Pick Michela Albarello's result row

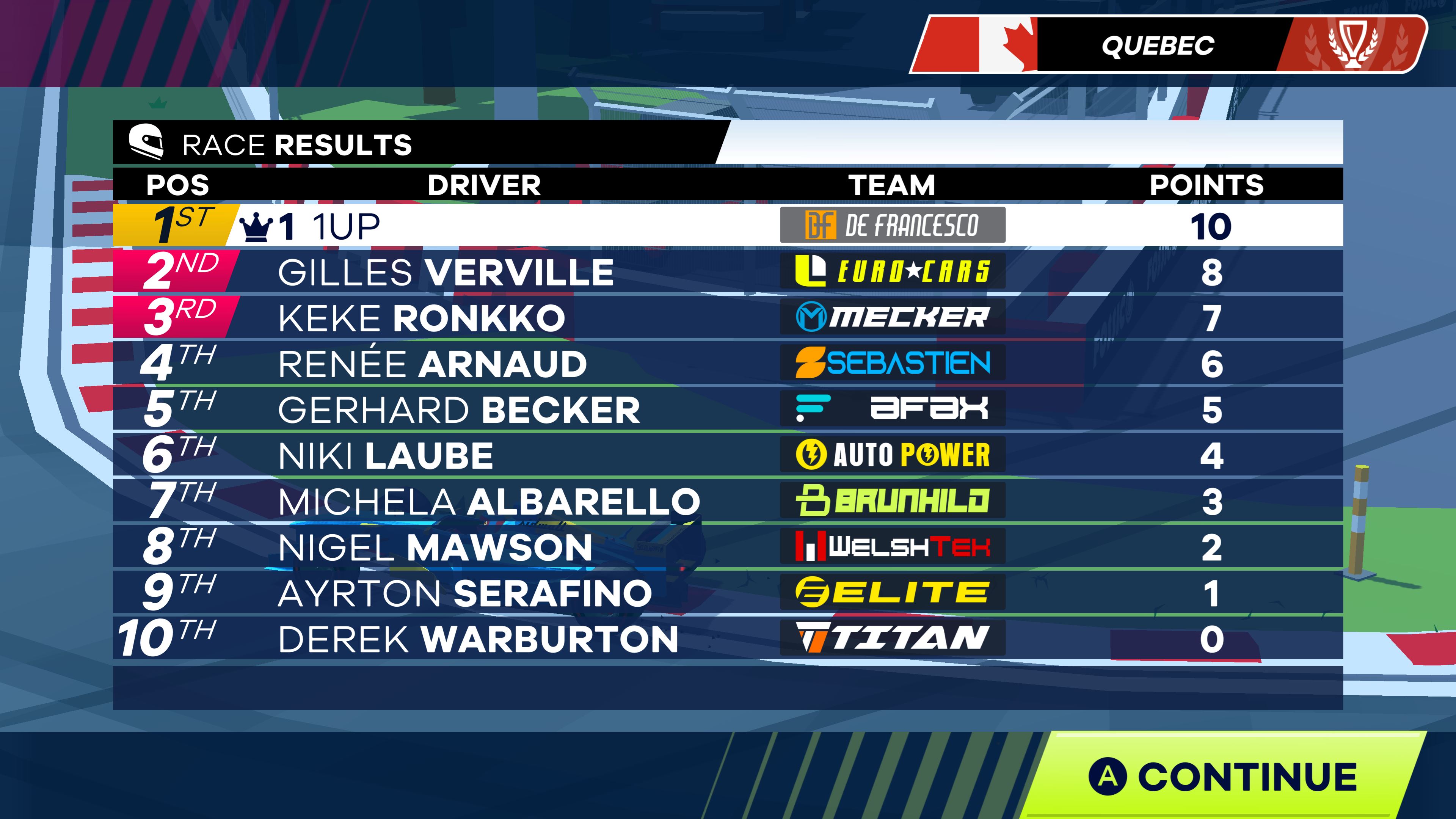click(x=728, y=501)
